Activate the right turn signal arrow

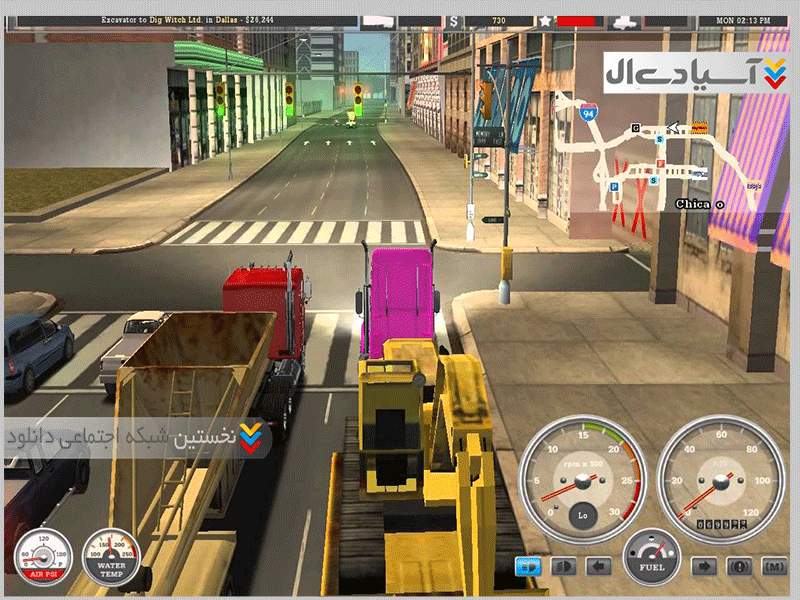704,566
